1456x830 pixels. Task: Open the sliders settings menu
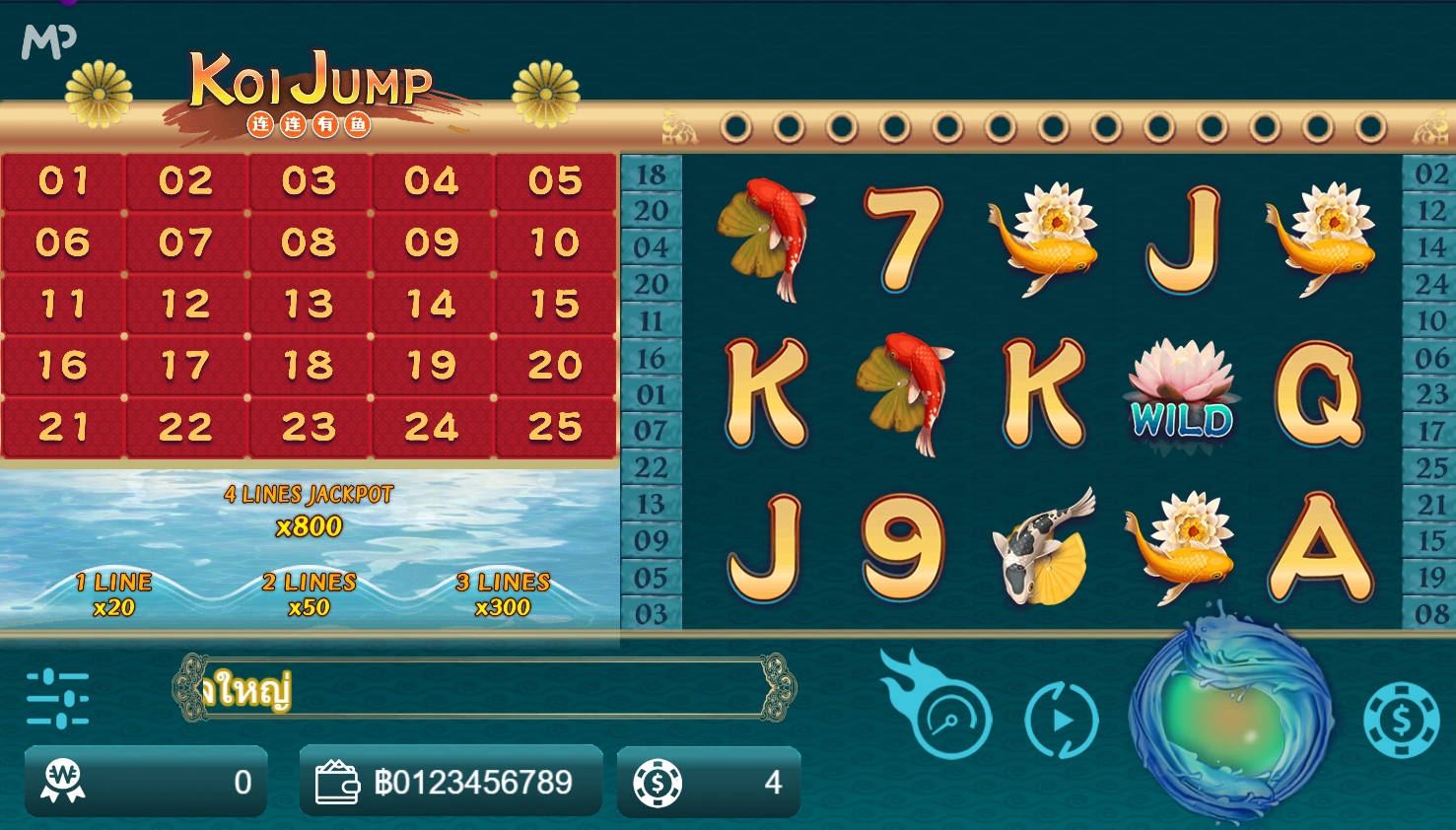[x=57, y=699]
